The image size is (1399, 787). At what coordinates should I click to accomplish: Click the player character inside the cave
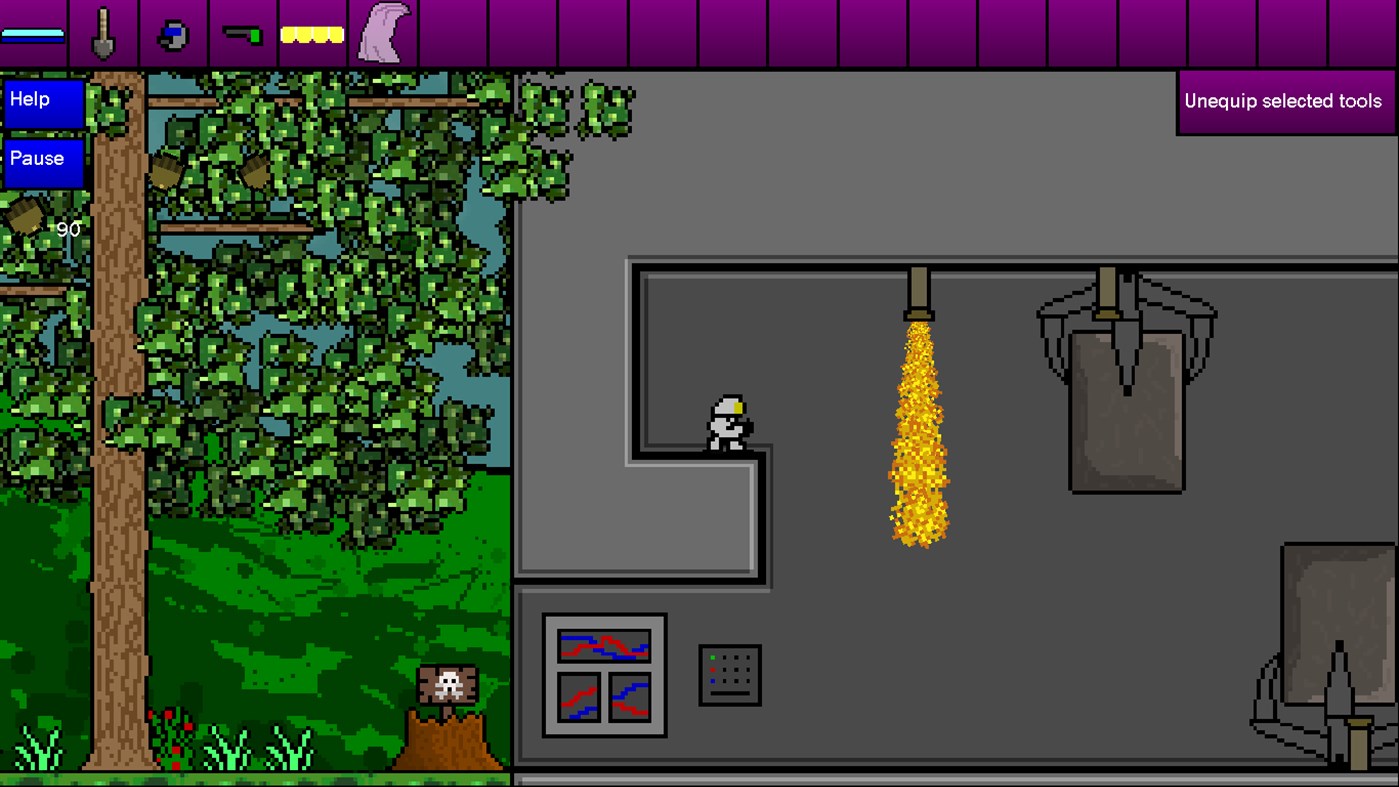pos(731,424)
